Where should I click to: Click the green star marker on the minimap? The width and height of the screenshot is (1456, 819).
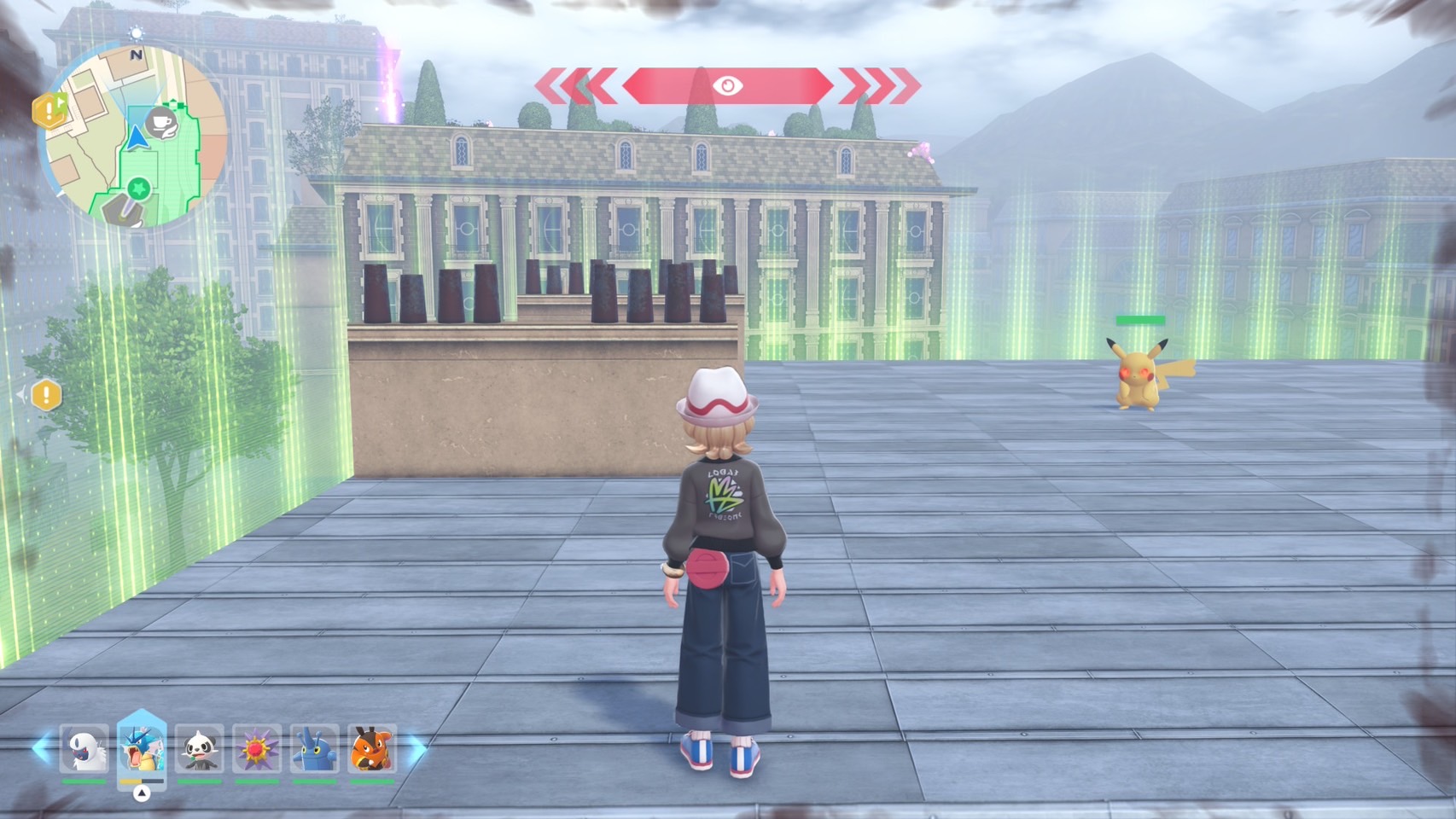coord(139,189)
